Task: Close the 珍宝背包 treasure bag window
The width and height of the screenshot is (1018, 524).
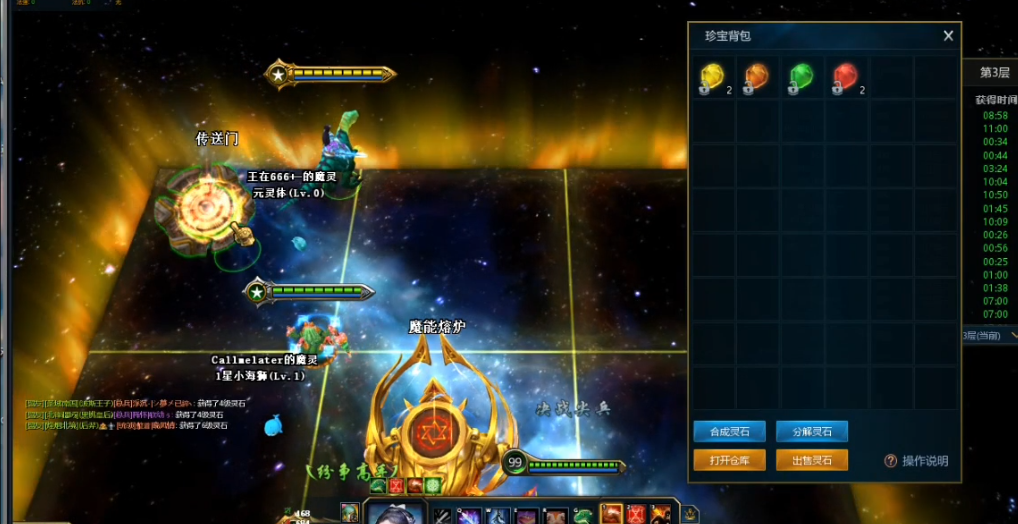Action: click(x=948, y=36)
